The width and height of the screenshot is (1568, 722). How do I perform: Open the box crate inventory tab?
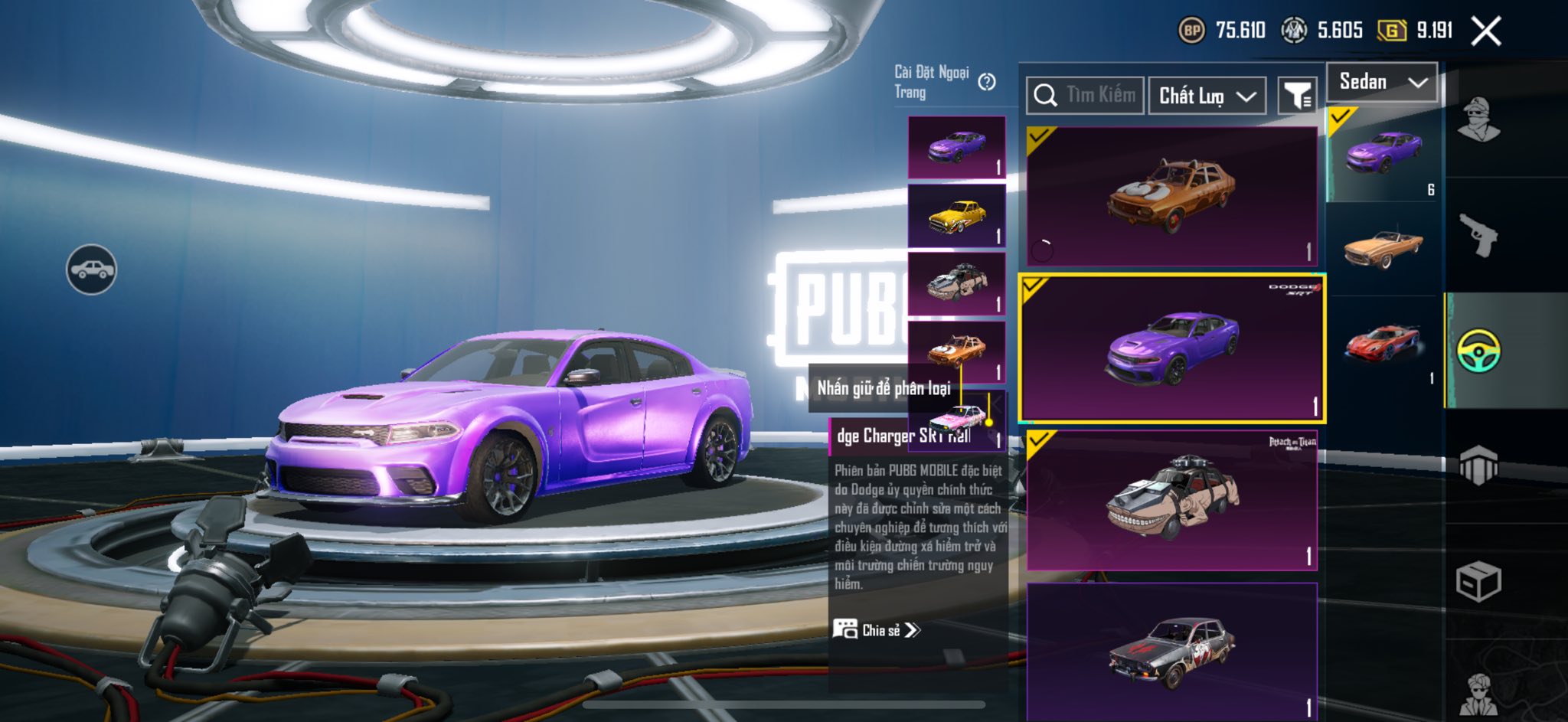pyautogui.click(x=1478, y=583)
